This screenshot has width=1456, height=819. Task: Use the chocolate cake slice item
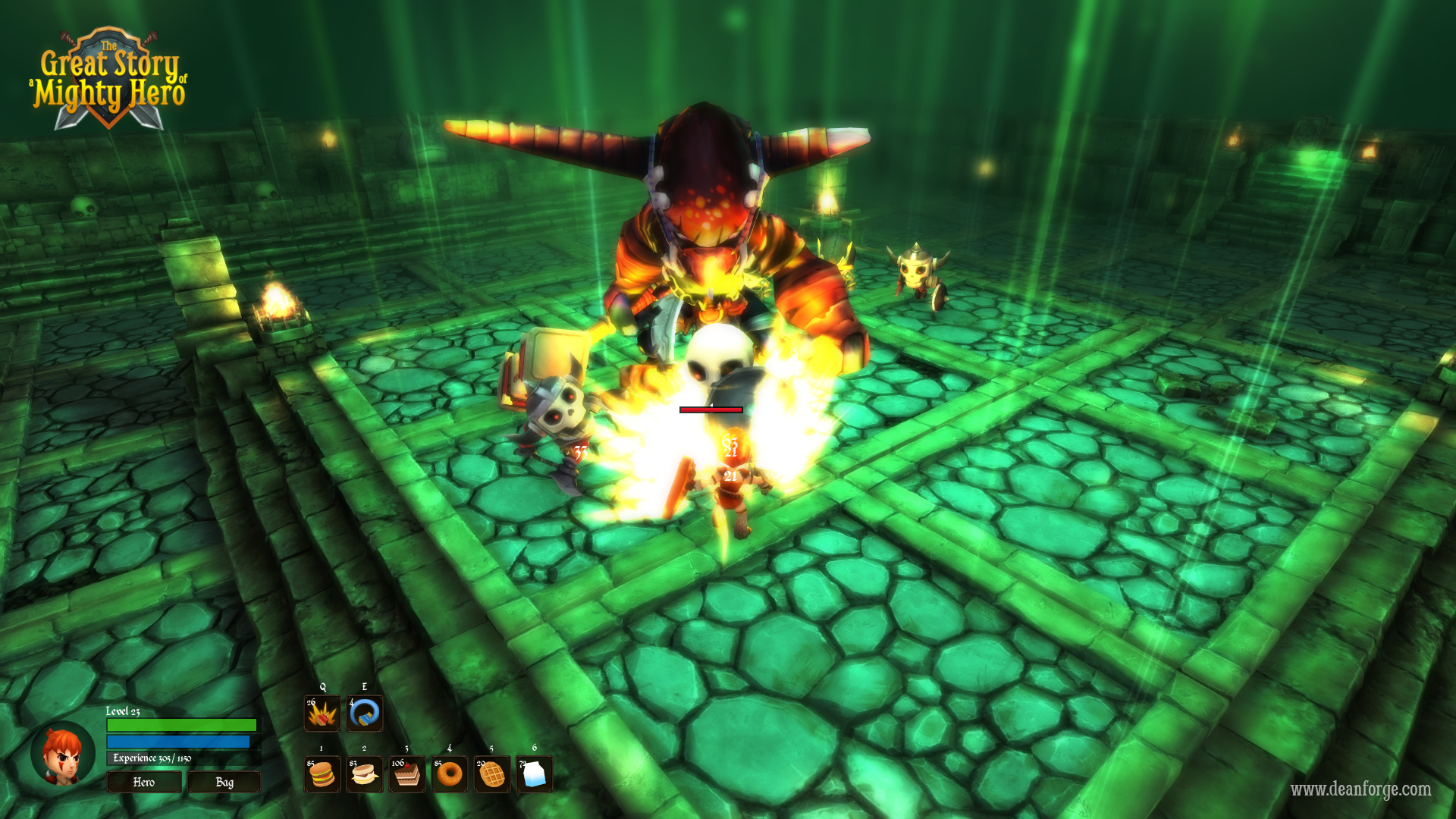coord(407,774)
